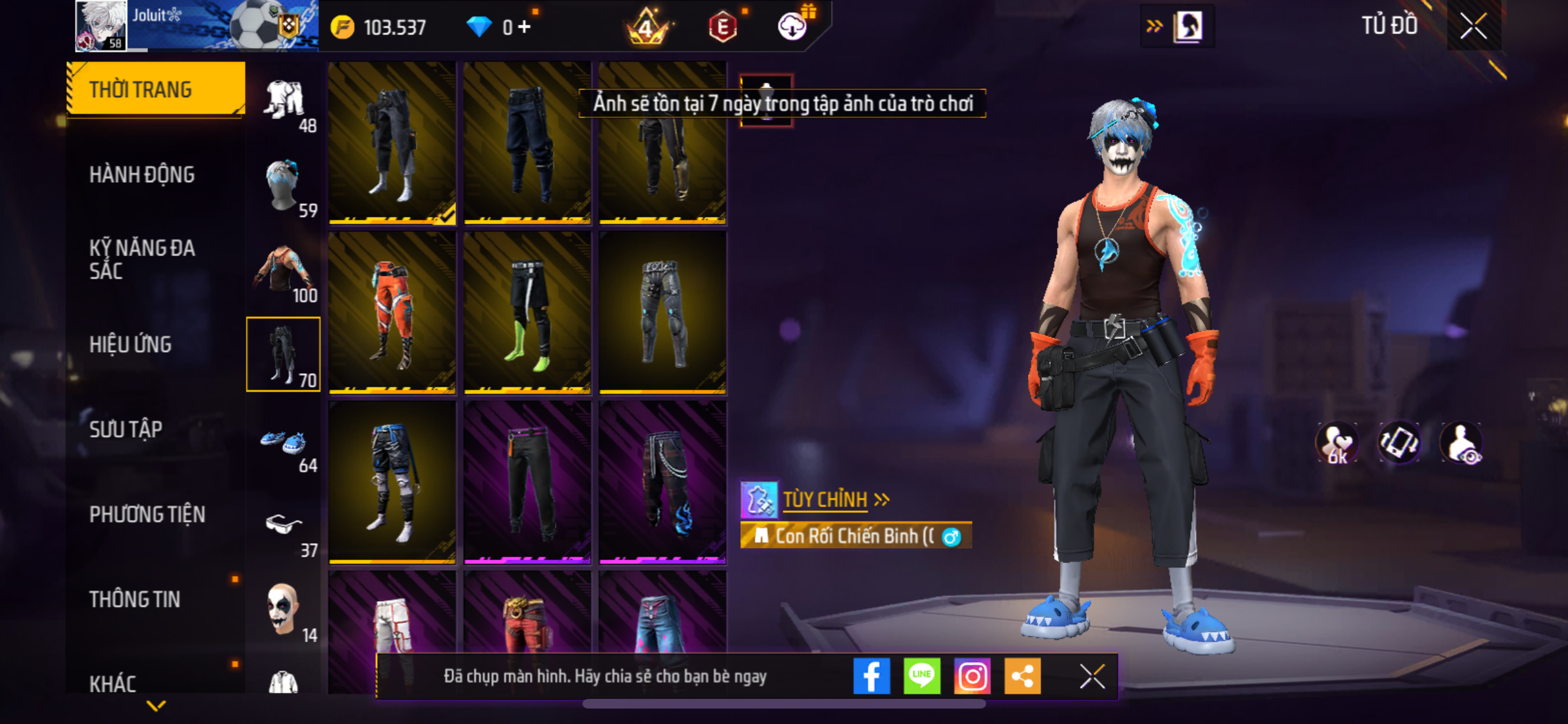
Task: Open the glasses accessory category
Action: pyautogui.click(x=284, y=528)
